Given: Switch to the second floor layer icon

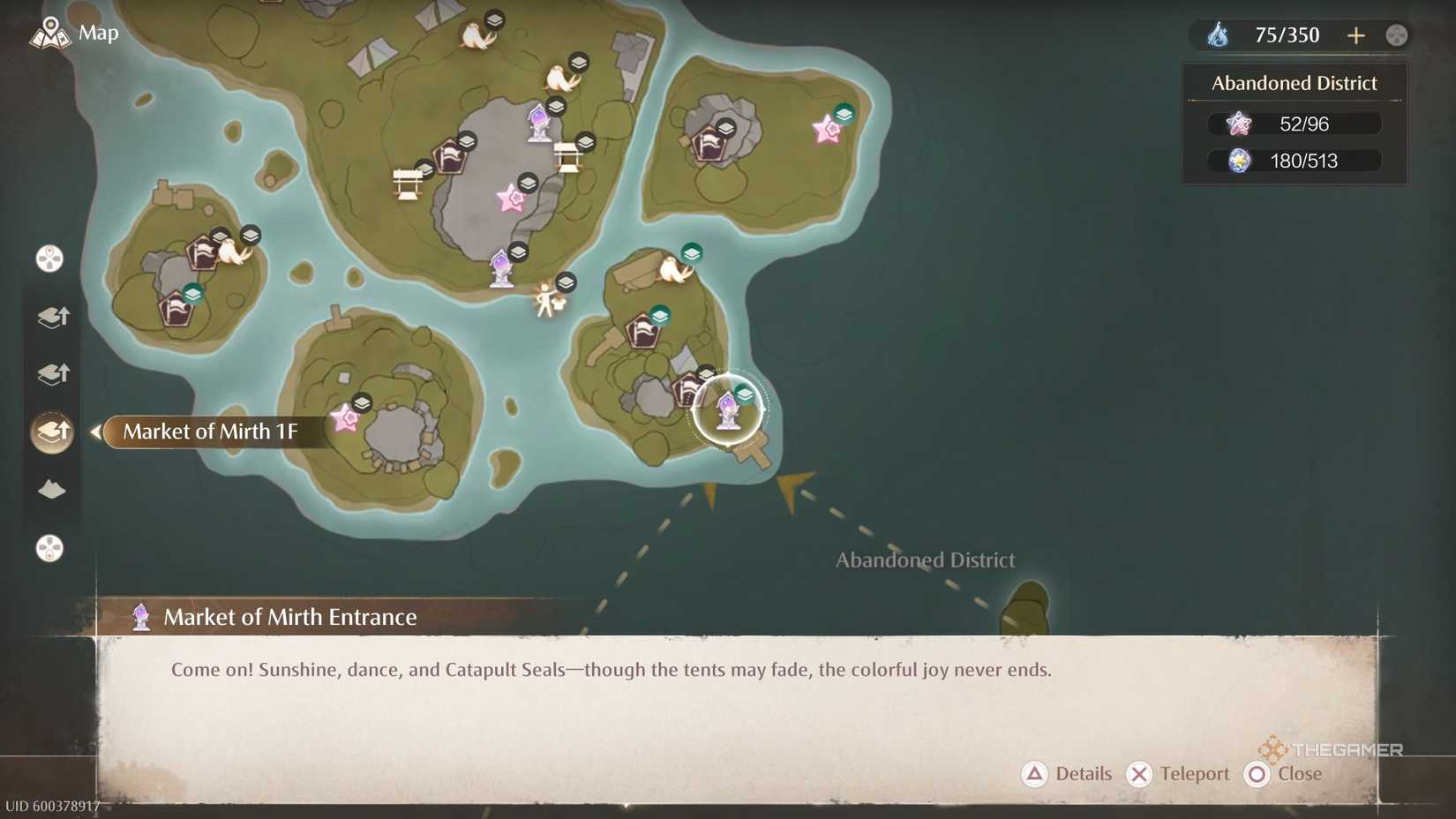Looking at the screenshot, I should 52,373.
